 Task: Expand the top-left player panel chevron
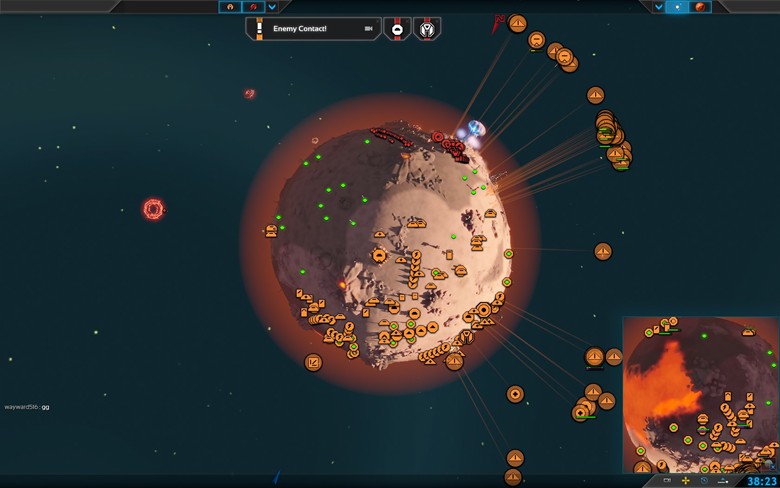pos(272,7)
